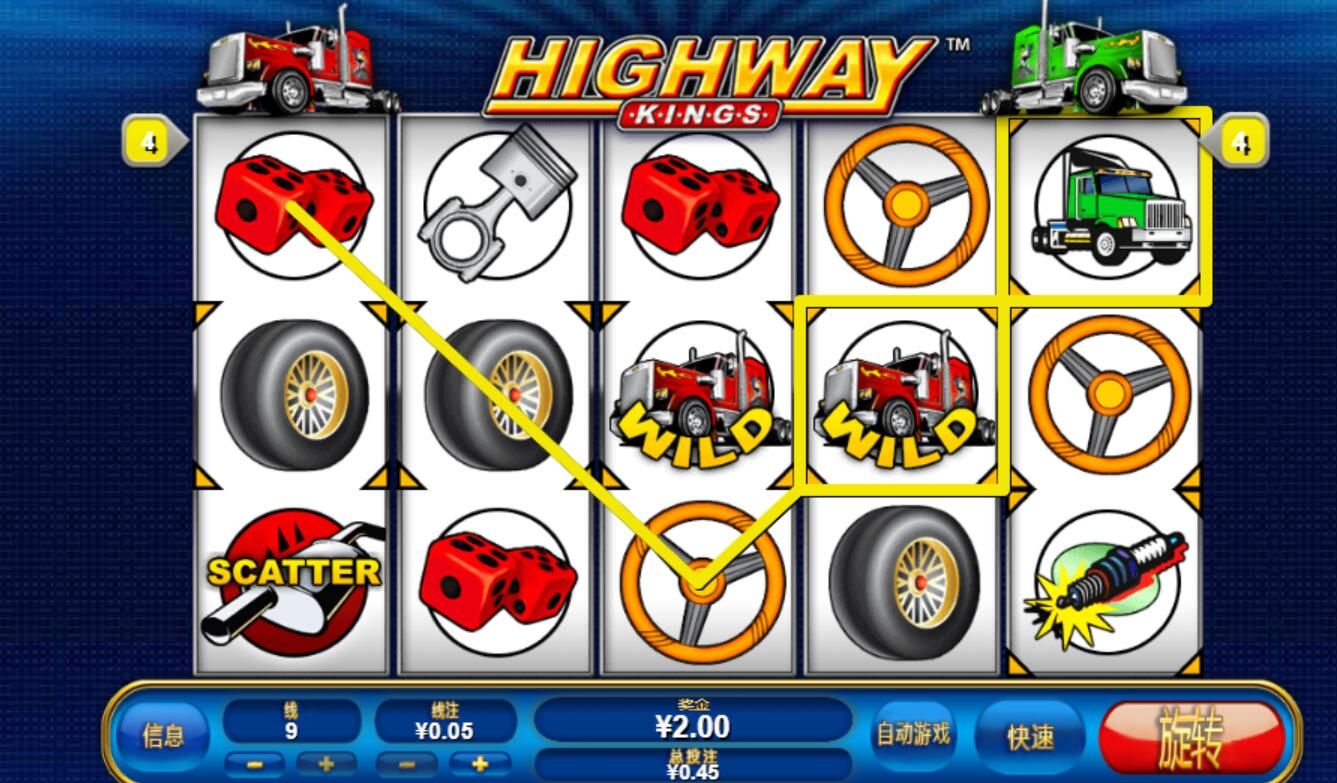The image size is (1337, 783).
Task: Select the right payline 4 marker
Action: pyautogui.click(x=1240, y=142)
